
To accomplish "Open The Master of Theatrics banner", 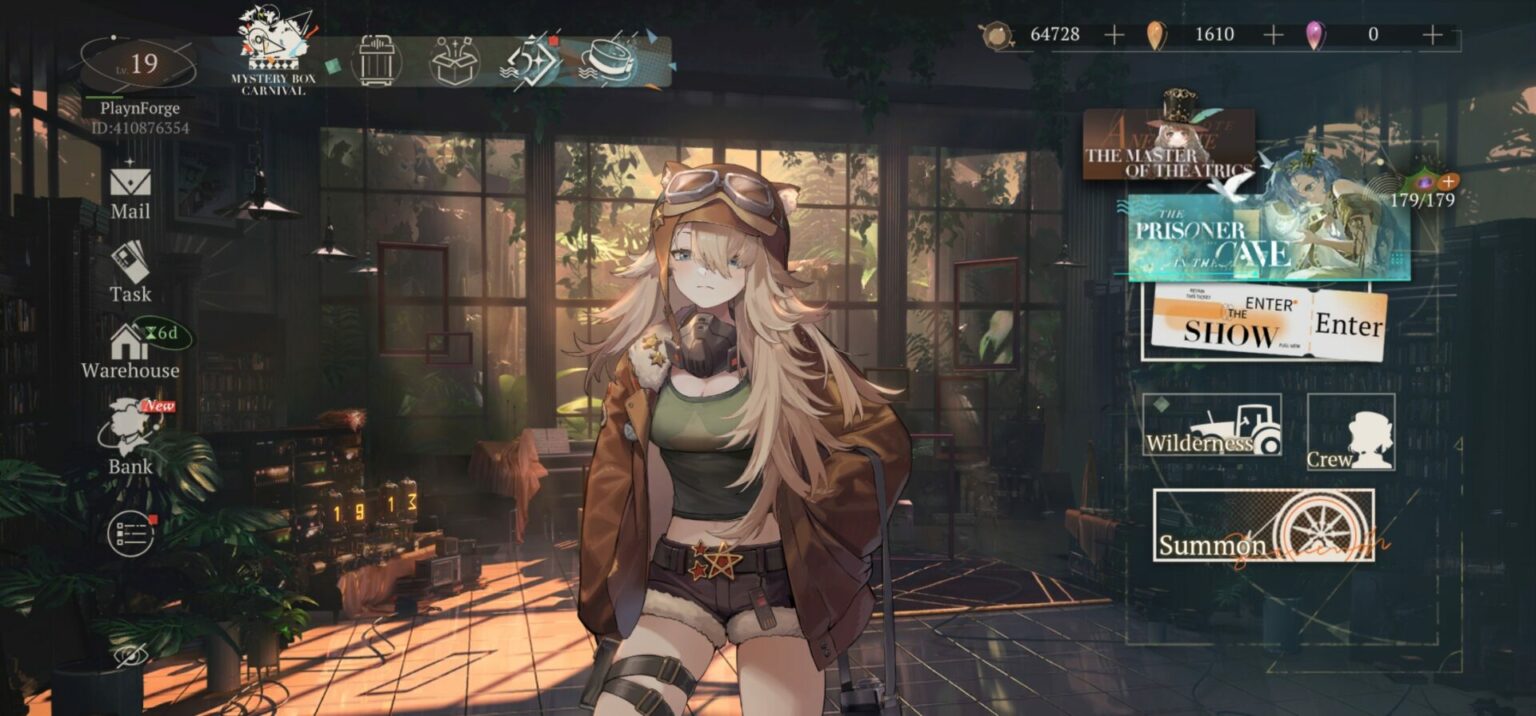I will tap(1168, 145).
